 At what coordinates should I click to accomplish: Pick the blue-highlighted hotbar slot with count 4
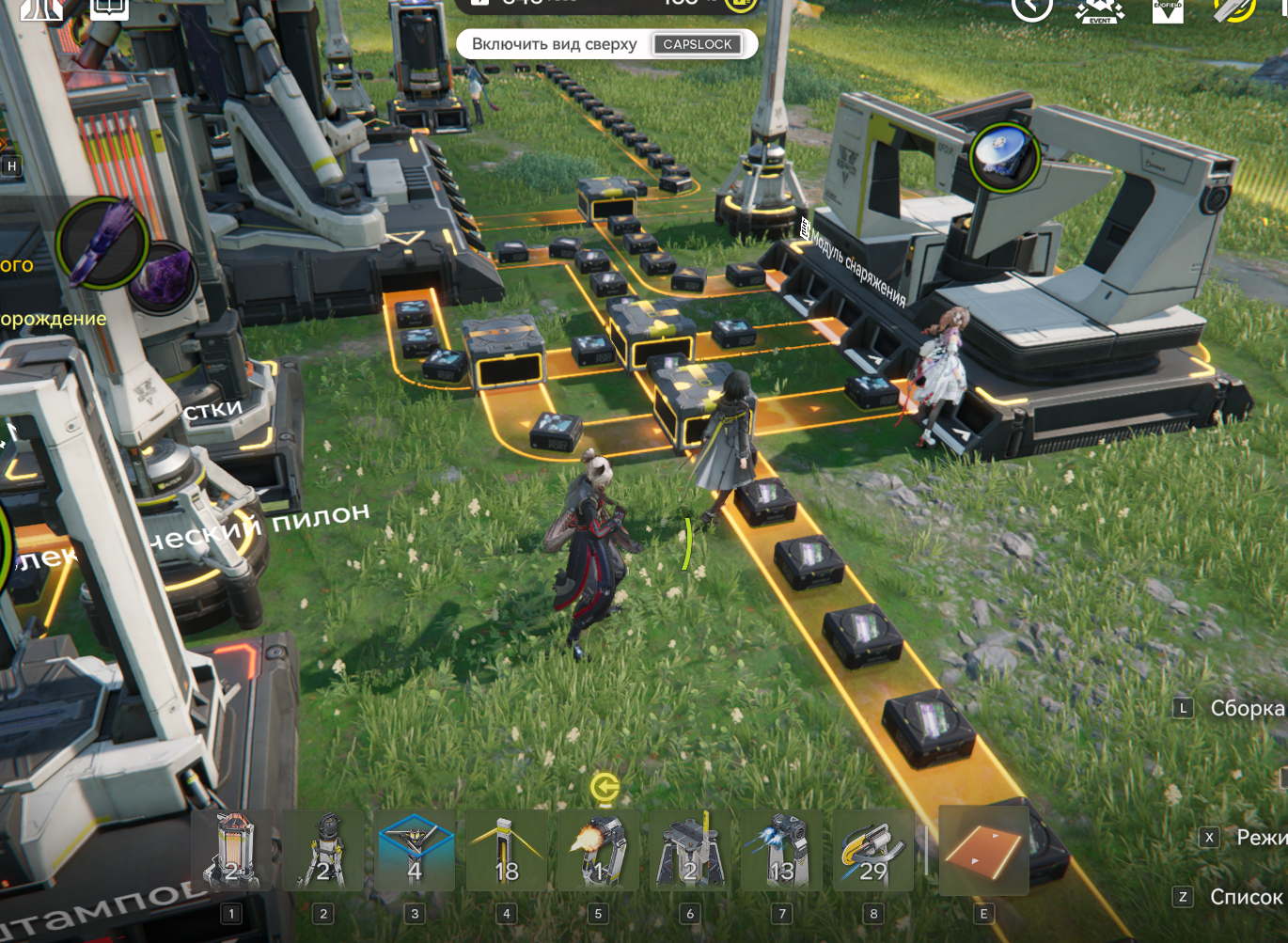point(415,850)
